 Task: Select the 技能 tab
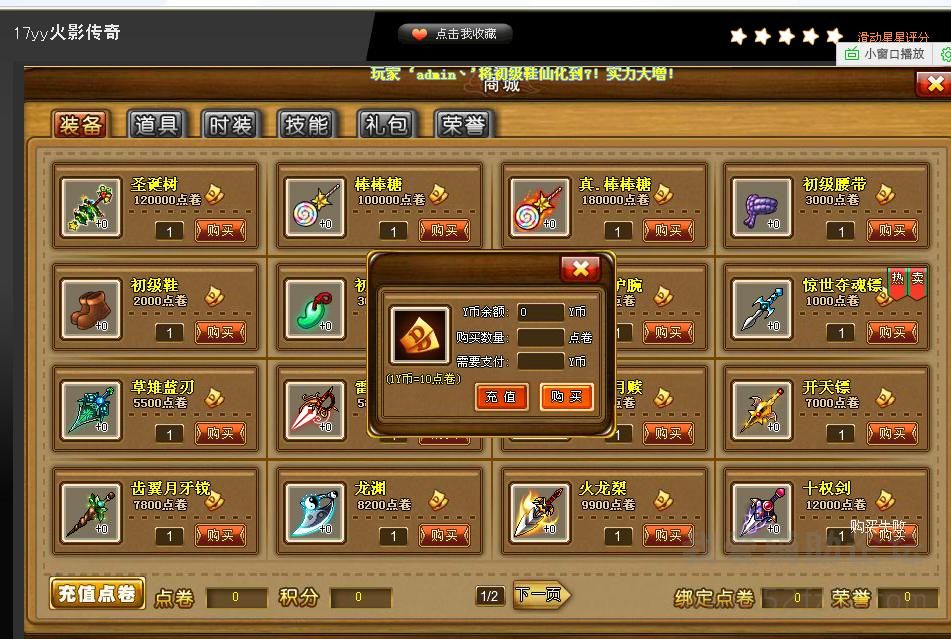pyautogui.click(x=306, y=124)
